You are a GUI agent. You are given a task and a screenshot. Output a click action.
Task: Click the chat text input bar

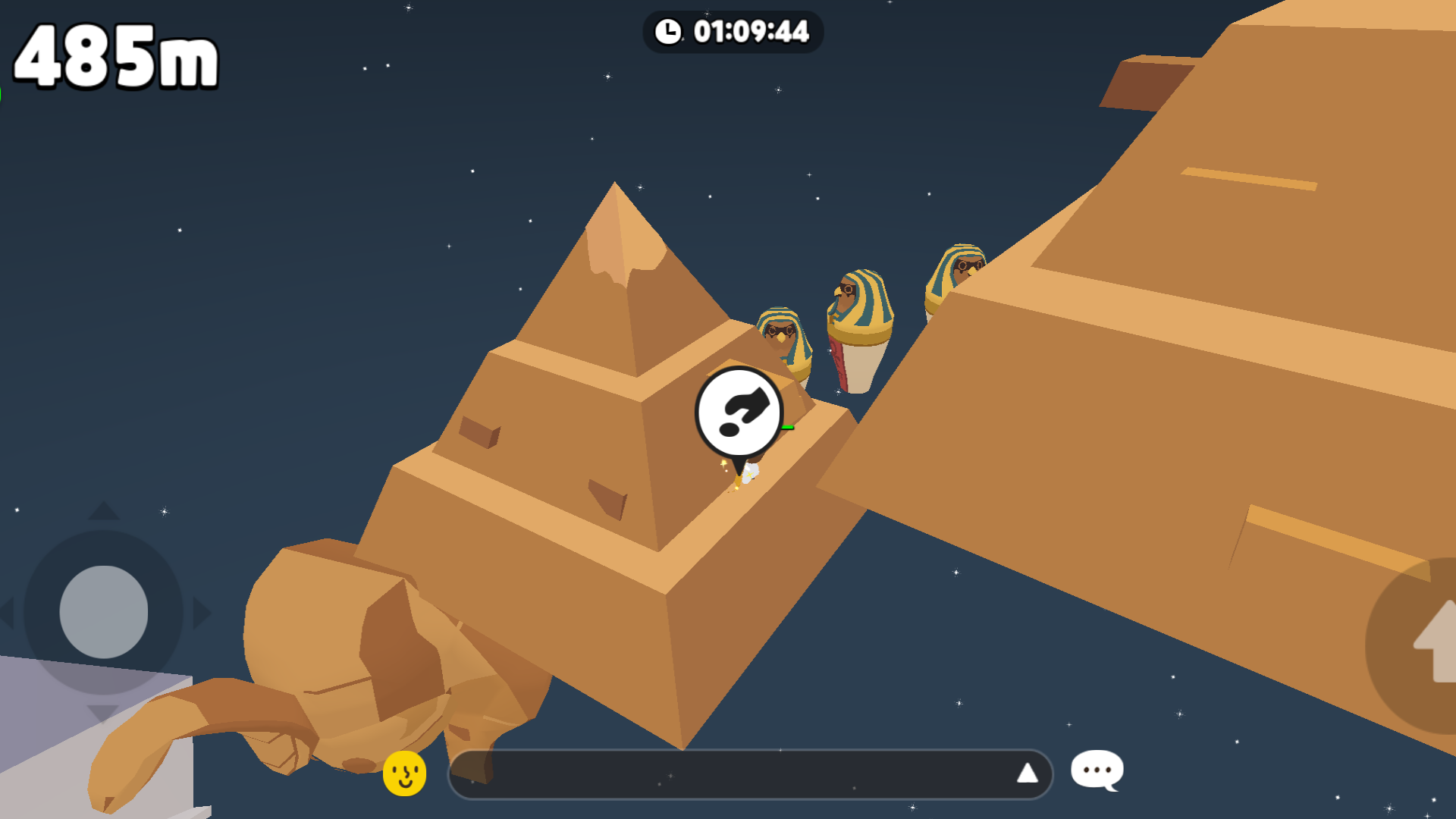pos(728,774)
